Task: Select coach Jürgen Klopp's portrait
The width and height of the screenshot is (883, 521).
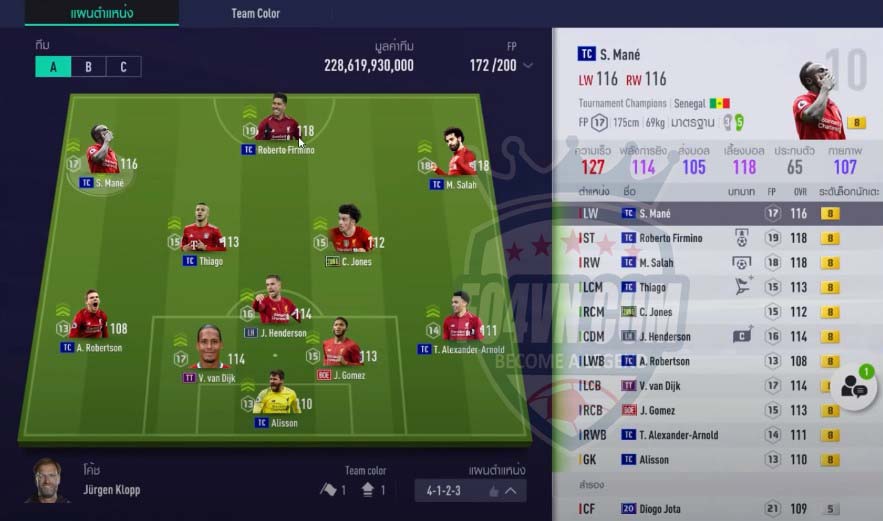Action: (45, 480)
